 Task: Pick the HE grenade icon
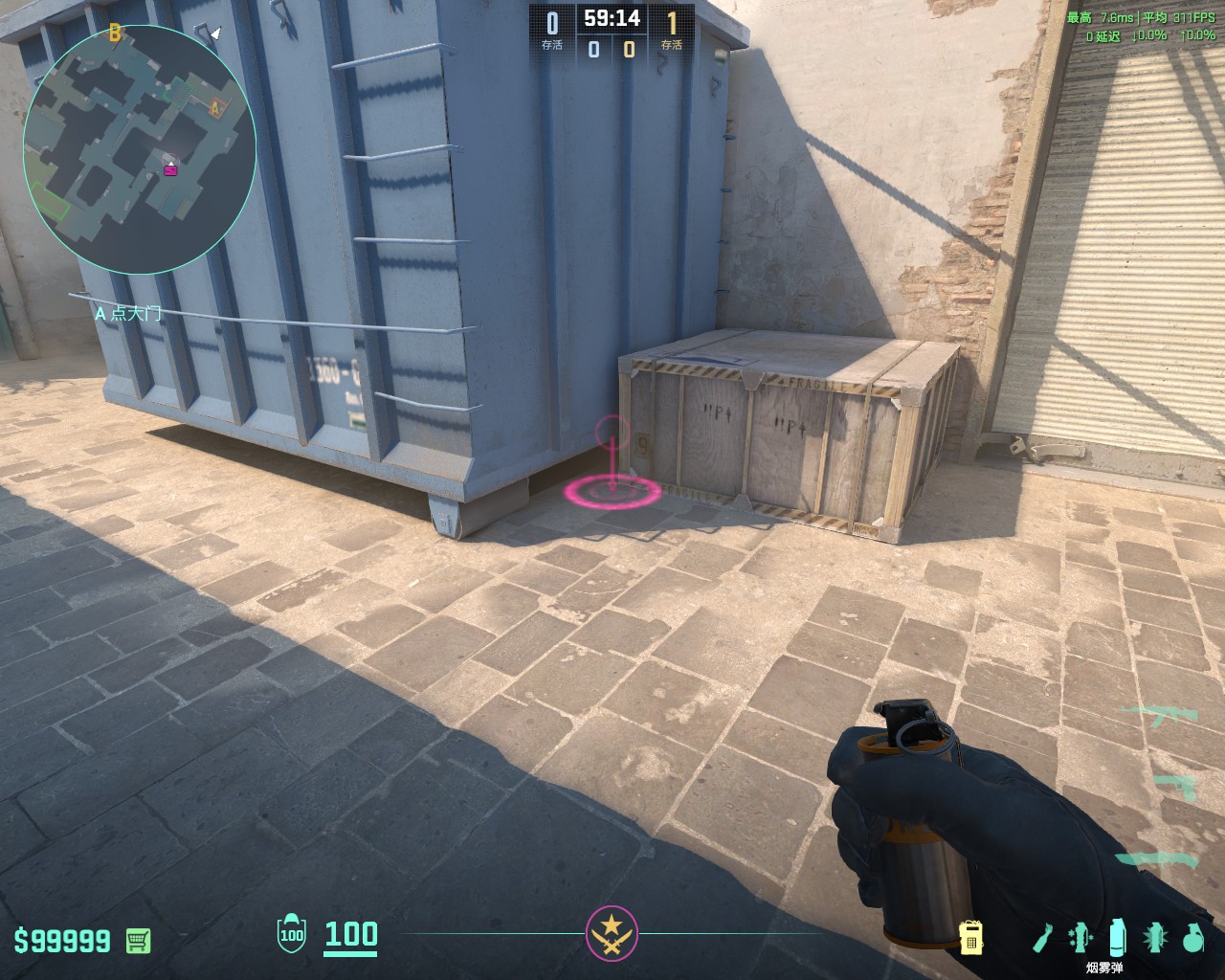click(x=1192, y=937)
